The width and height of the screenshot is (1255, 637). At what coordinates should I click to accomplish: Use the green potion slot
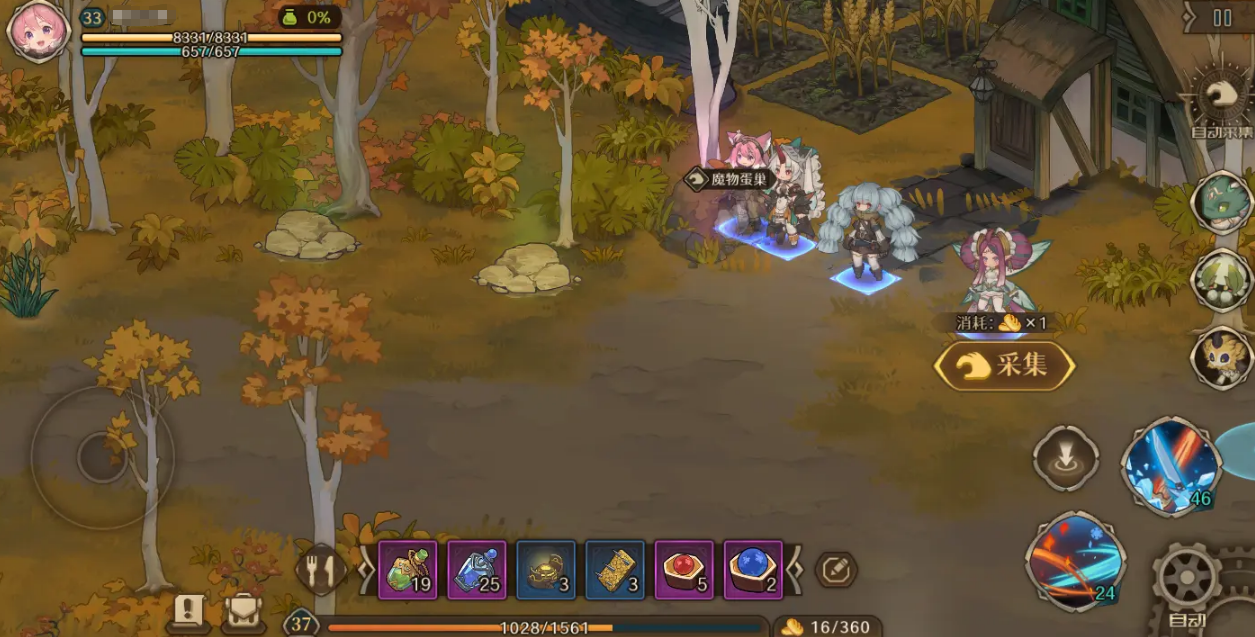(407, 570)
